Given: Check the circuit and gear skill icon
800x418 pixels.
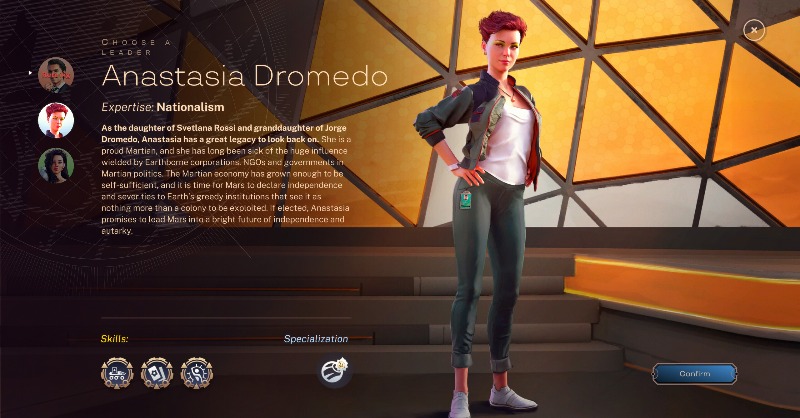Looking at the screenshot, I should [197, 373].
